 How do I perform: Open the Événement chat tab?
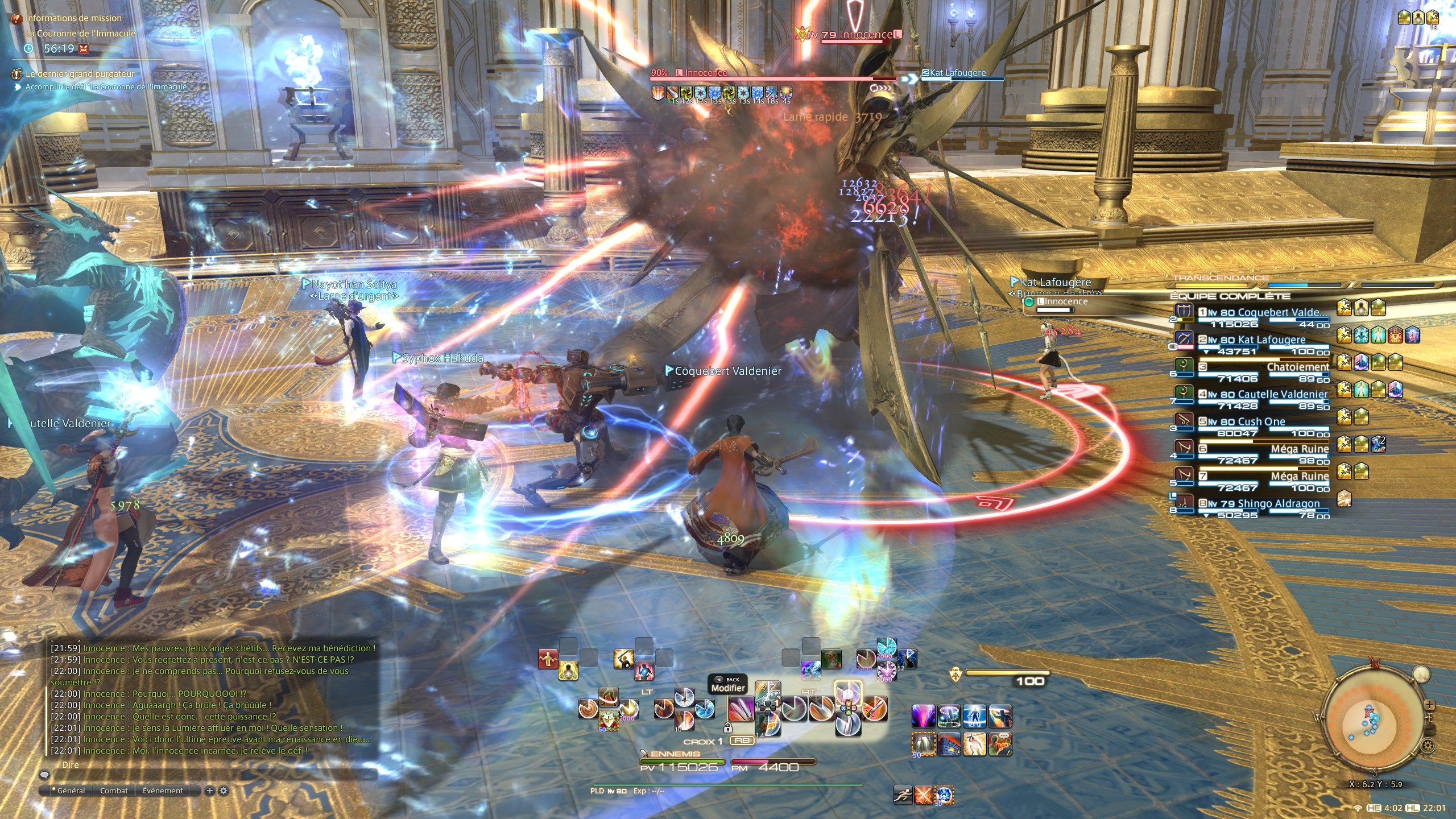(x=163, y=791)
